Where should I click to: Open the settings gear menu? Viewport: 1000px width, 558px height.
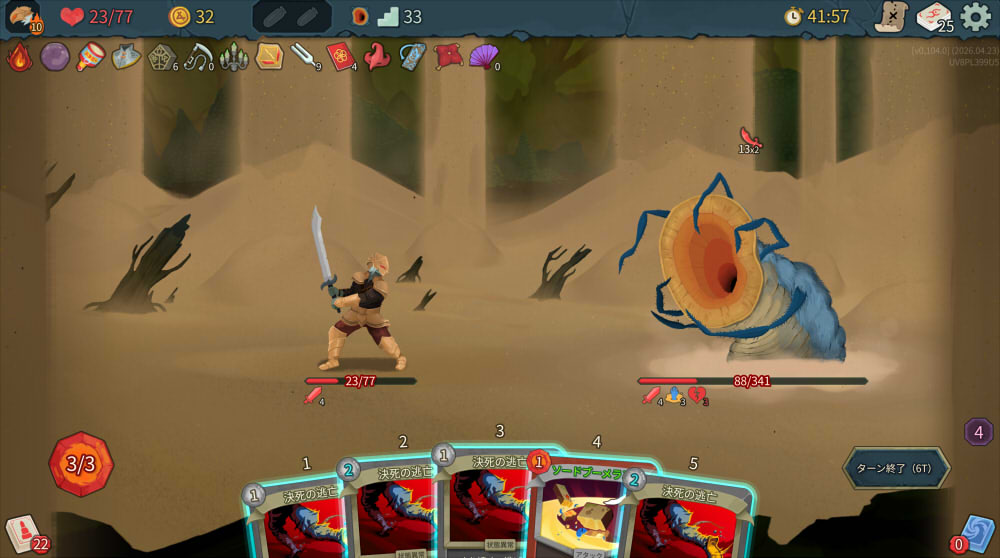pyautogui.click(x=976, y=17)
